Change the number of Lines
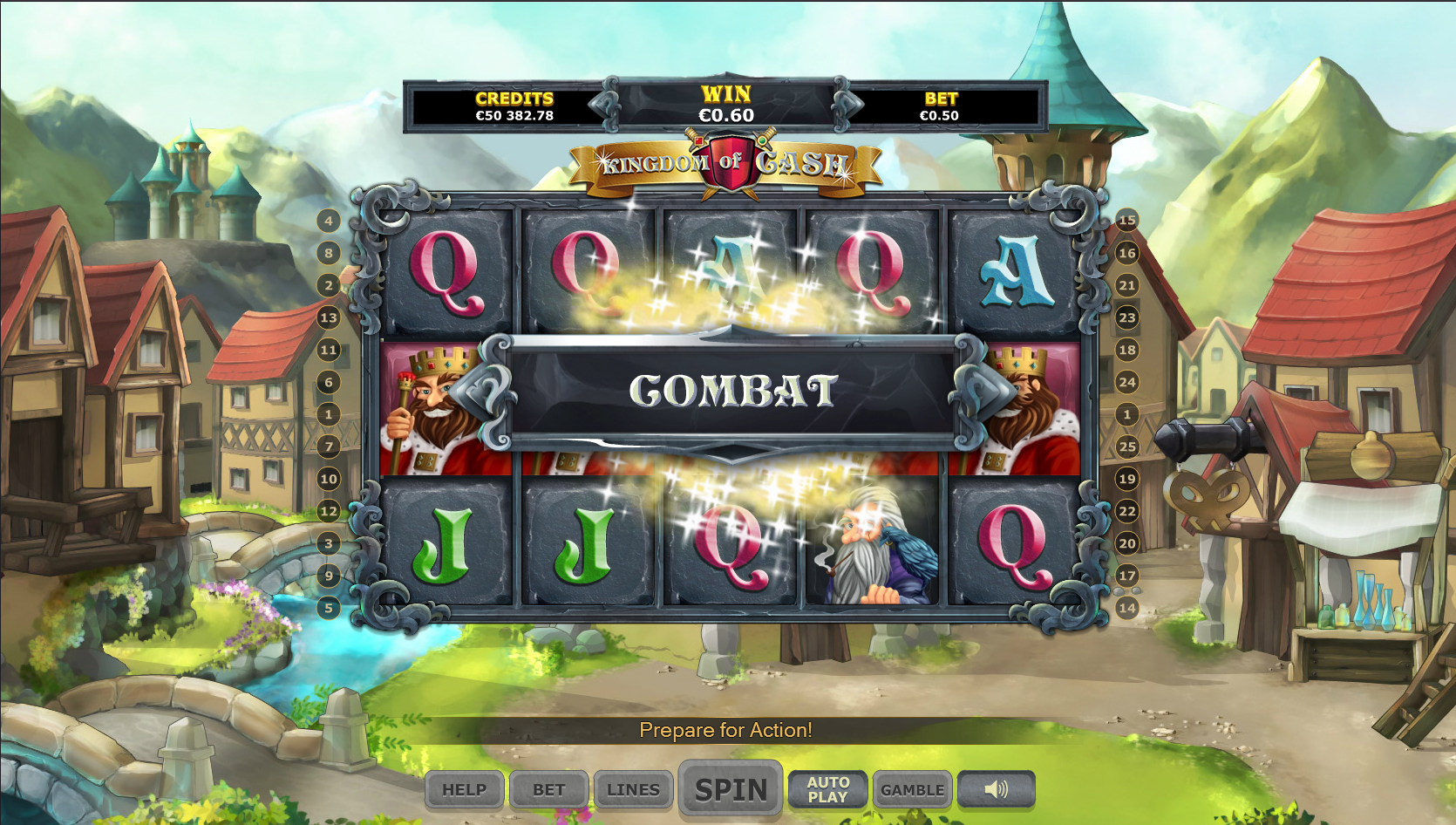Image resolution: width=1456 pixels, height=825 pixels. tap(633, 790)
